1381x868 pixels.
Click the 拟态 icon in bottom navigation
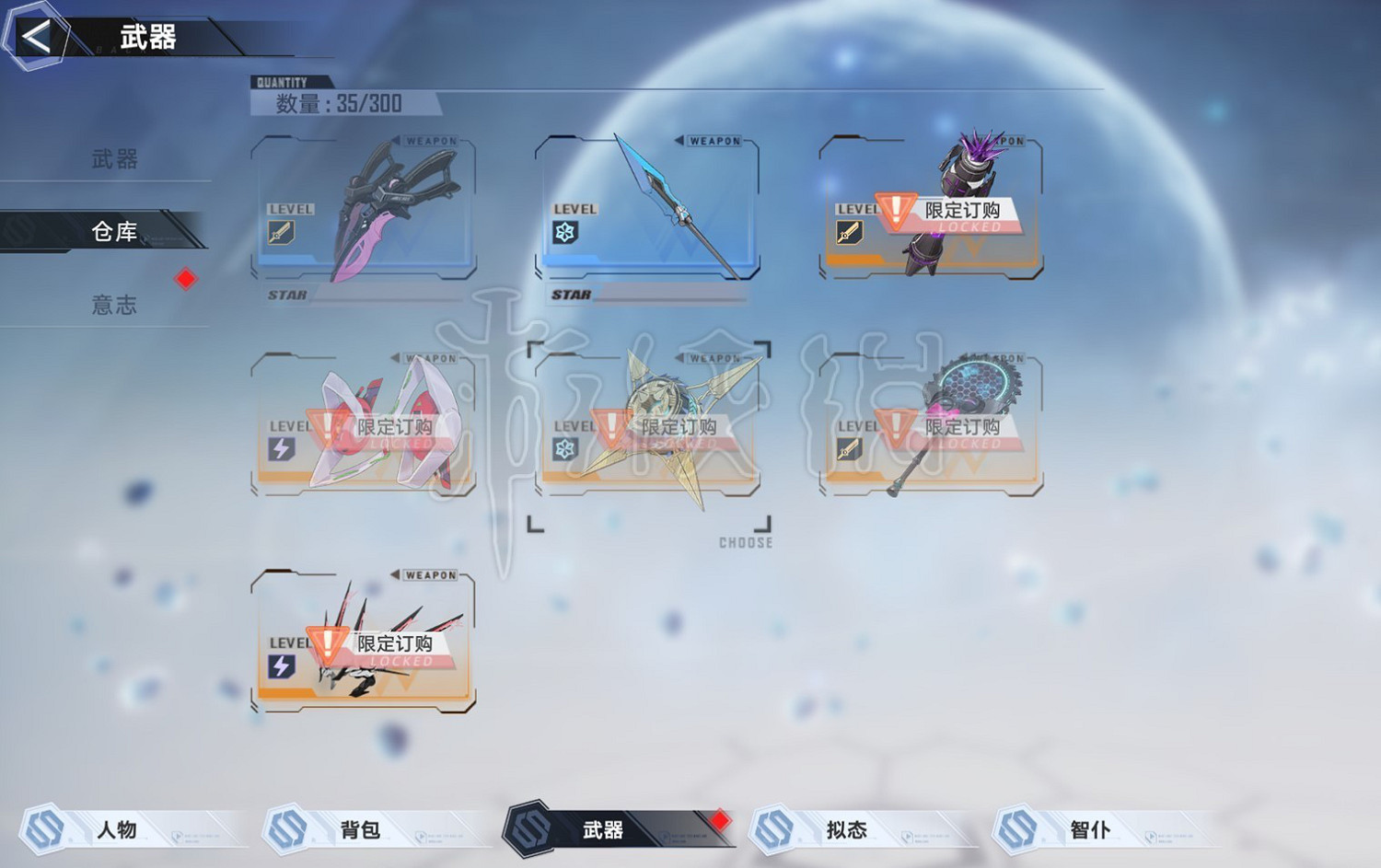point(773,828)
